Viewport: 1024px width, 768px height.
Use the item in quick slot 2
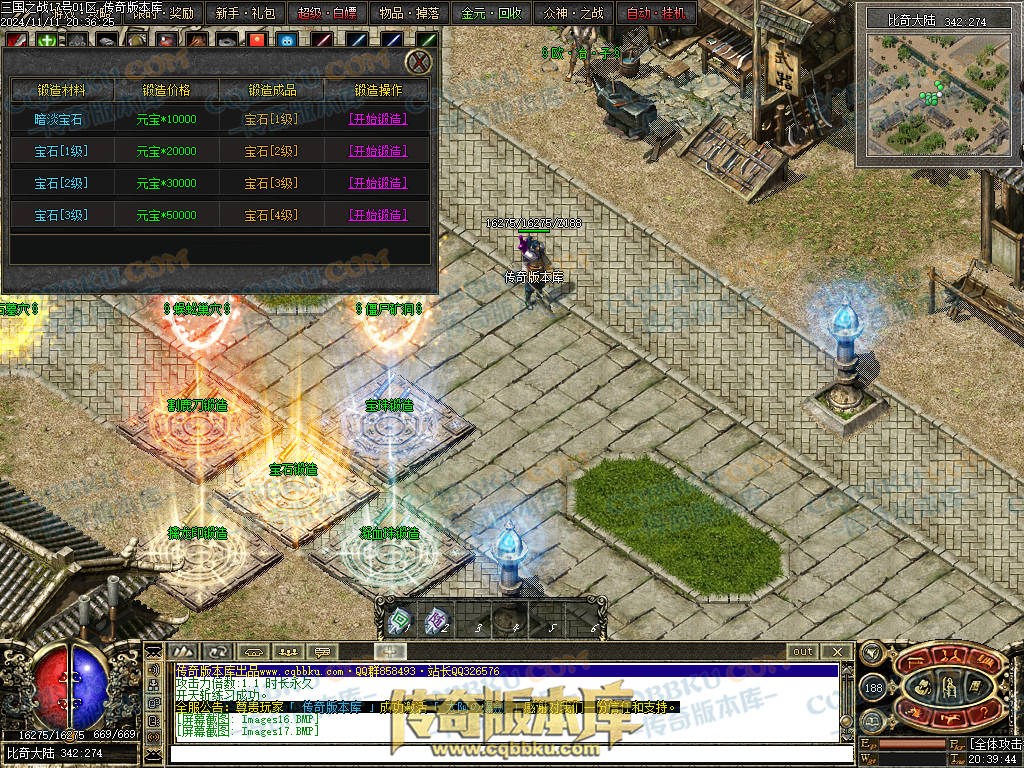(434, 621)
